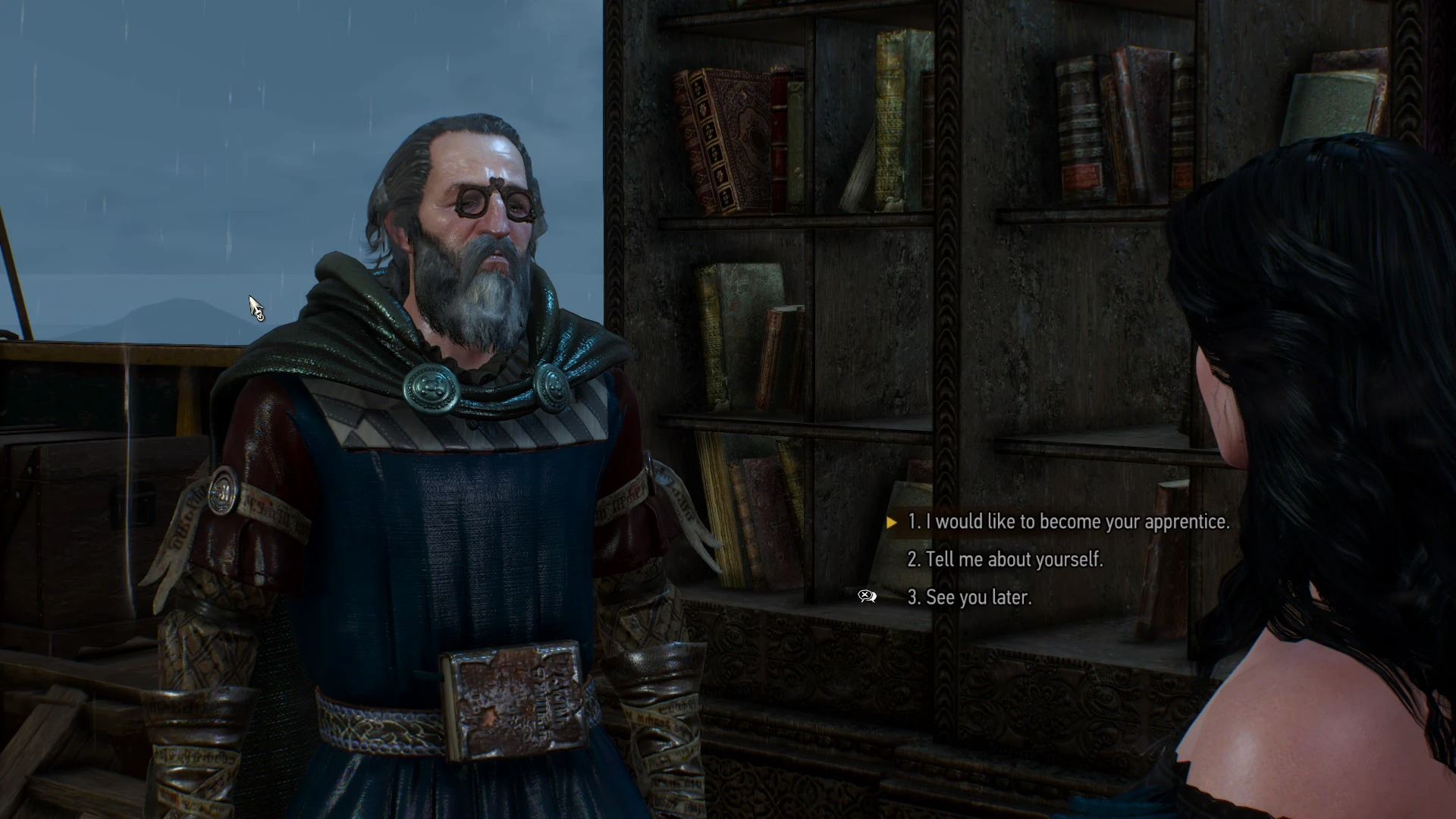Pick "See you later" to end conversation

969,598
